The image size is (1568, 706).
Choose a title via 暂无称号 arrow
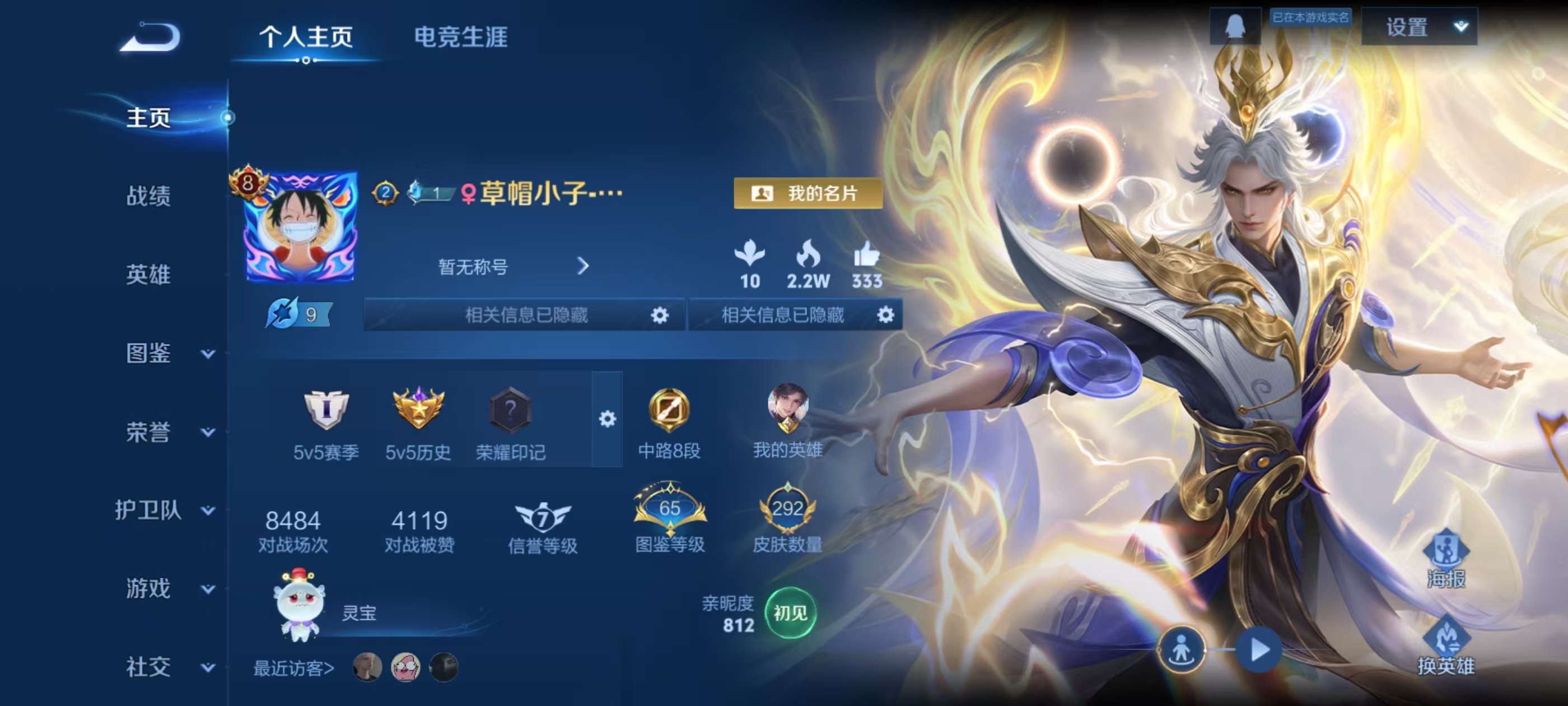(x=582, y=266)
